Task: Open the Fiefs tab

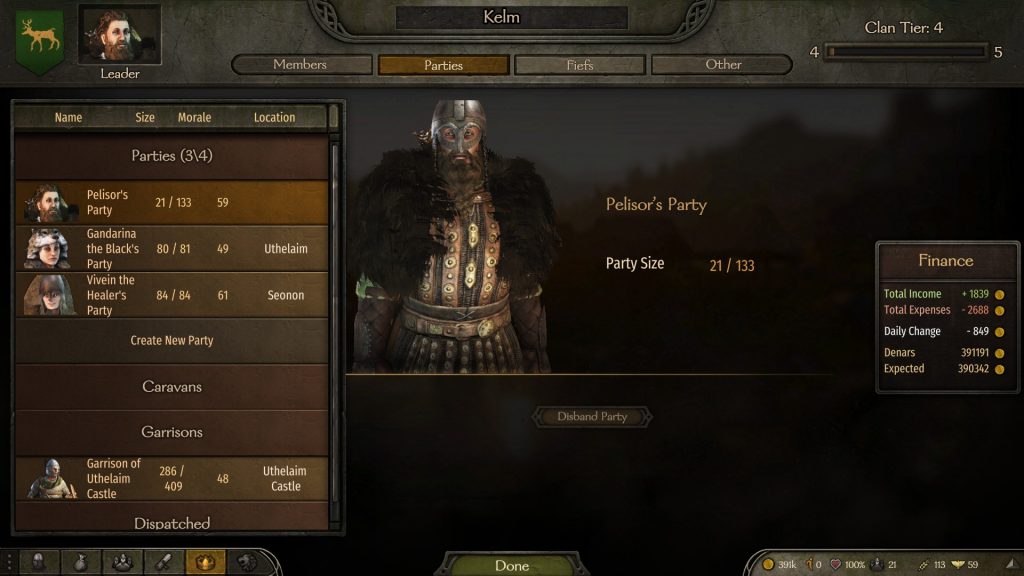Action: point(580,65)
